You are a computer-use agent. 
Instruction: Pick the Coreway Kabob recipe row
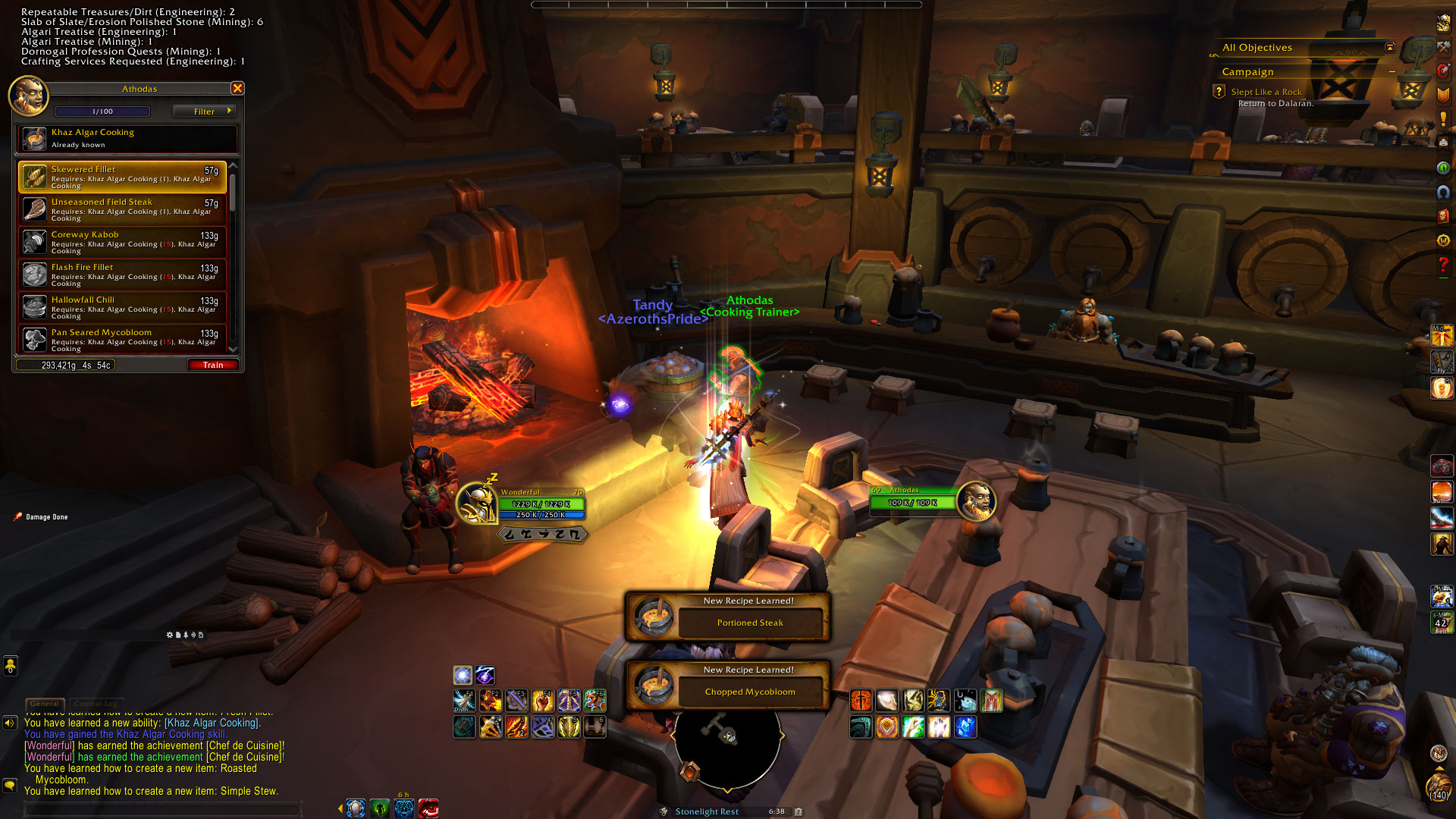coord(123,242)
